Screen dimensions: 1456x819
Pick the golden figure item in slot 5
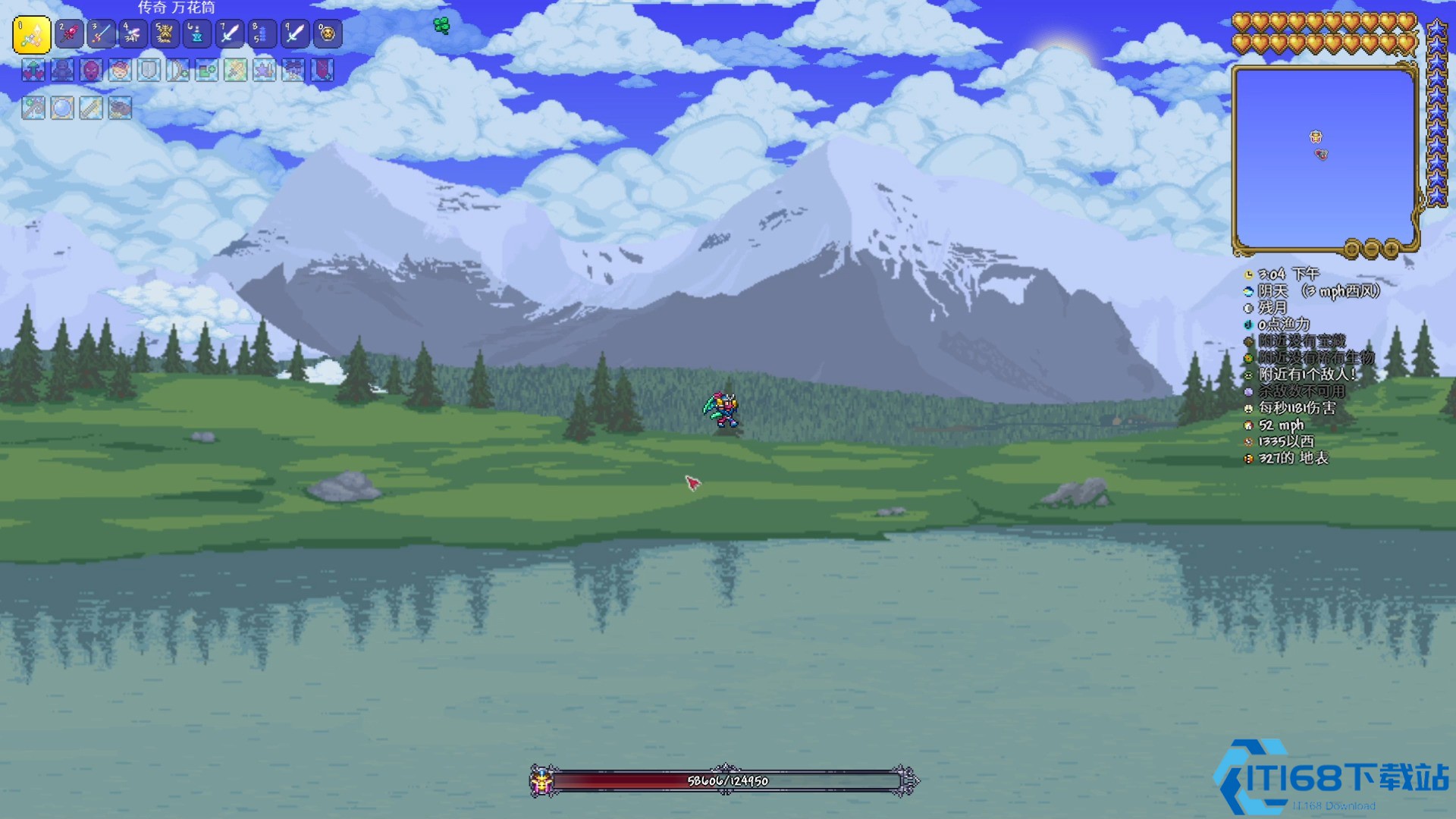(165, 34)
